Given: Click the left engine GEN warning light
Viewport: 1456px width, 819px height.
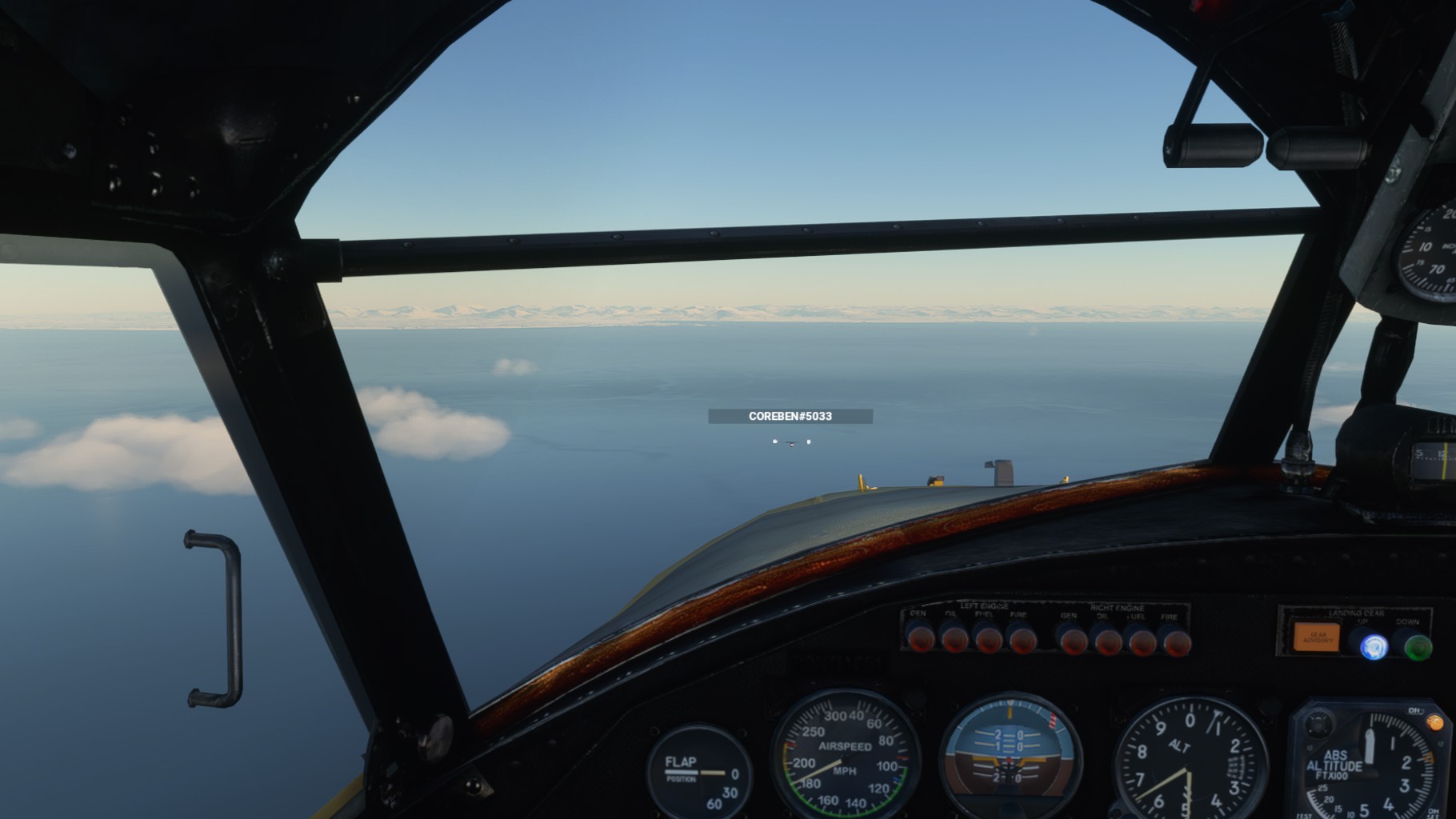Looking at the screenshot, I should point(920,637).
